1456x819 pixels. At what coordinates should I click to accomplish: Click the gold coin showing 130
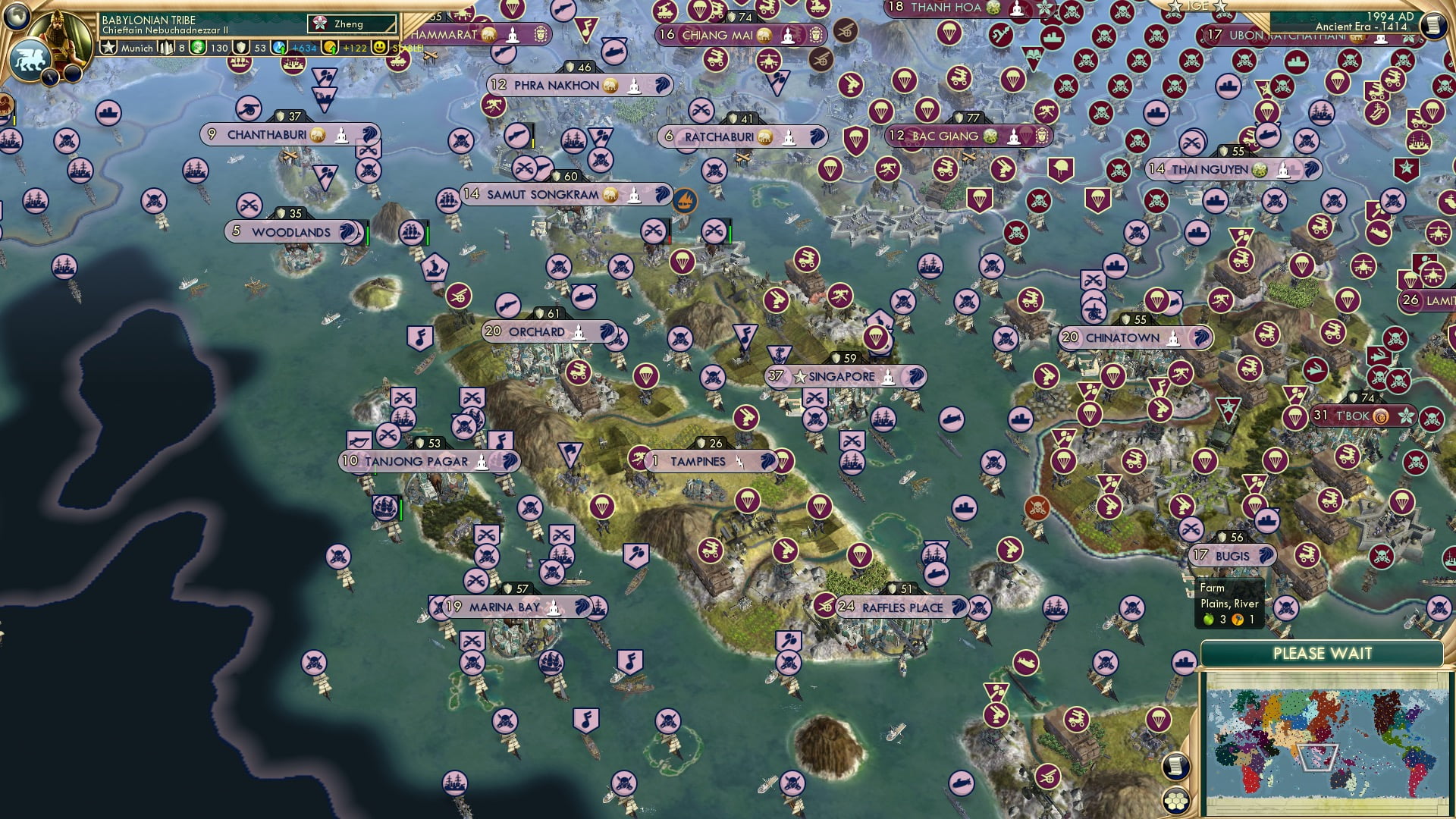tap(199, 47)
